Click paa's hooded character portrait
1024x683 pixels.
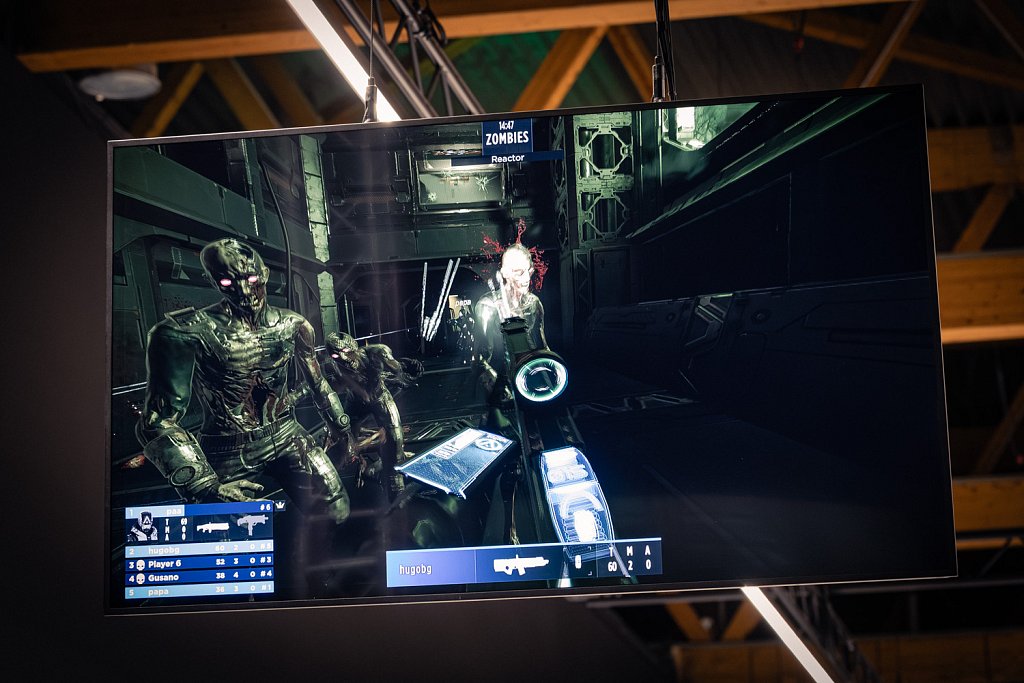tap(141, 527)
